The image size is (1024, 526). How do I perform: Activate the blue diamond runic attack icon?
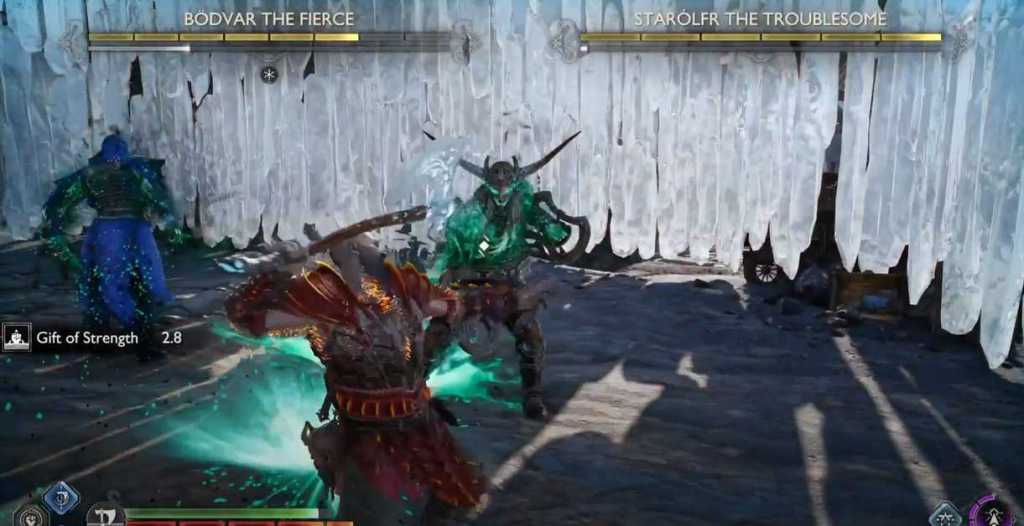[60, 497]
